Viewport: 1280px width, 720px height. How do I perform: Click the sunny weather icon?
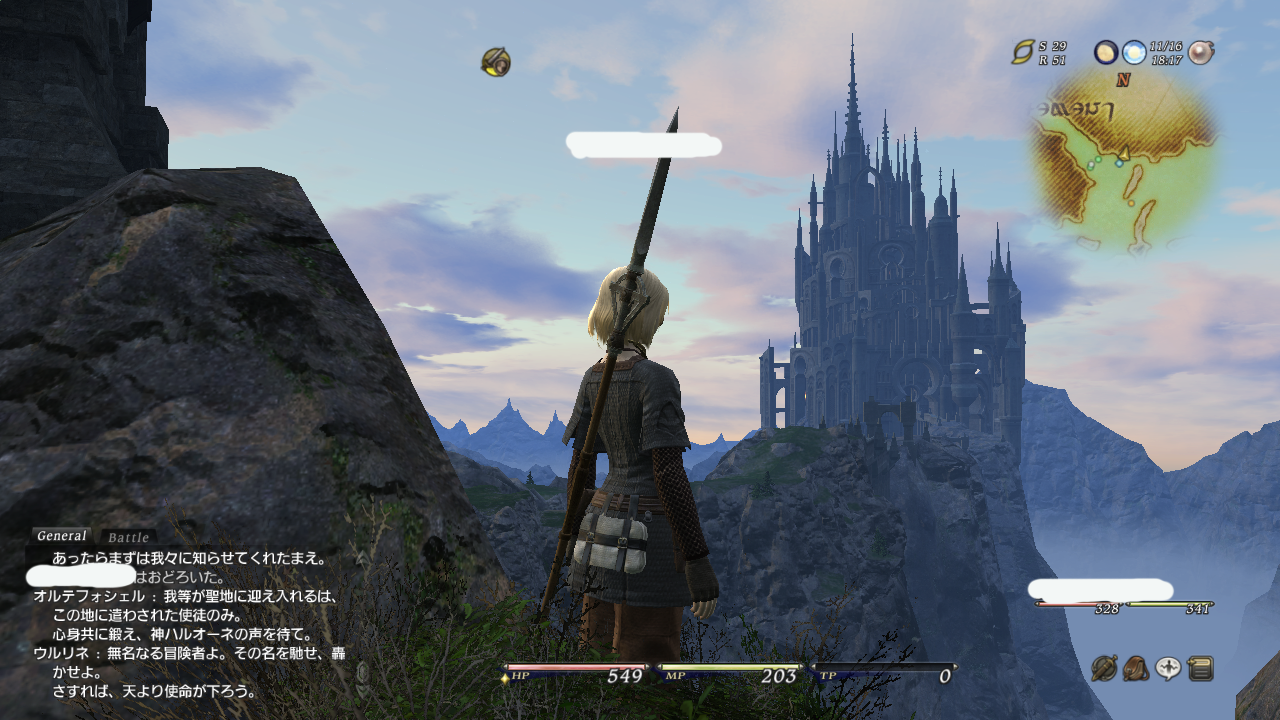point(1133,52)
